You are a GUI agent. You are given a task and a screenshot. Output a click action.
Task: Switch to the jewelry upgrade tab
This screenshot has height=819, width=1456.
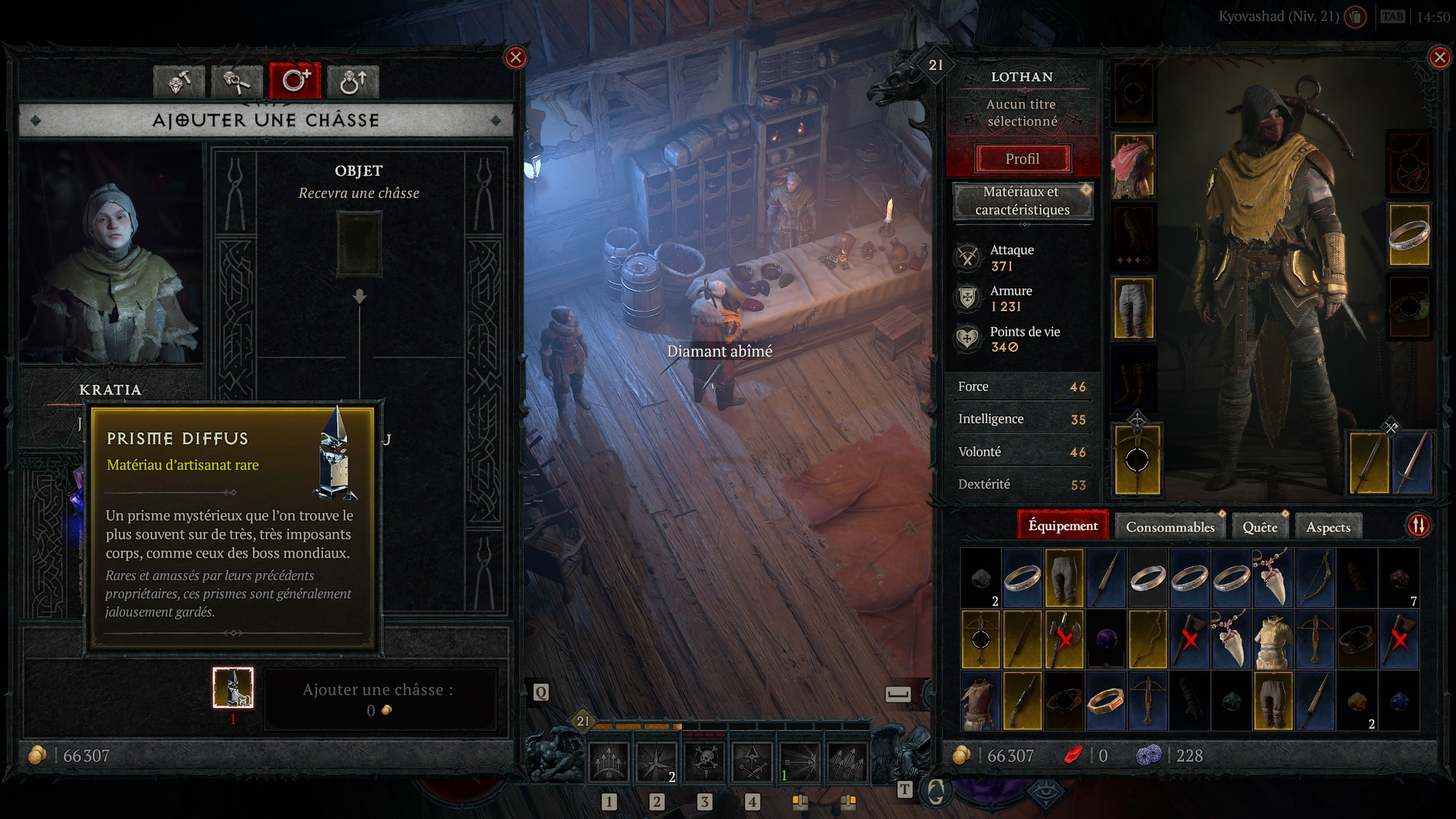pyautogui.click(x=353, y=82)
